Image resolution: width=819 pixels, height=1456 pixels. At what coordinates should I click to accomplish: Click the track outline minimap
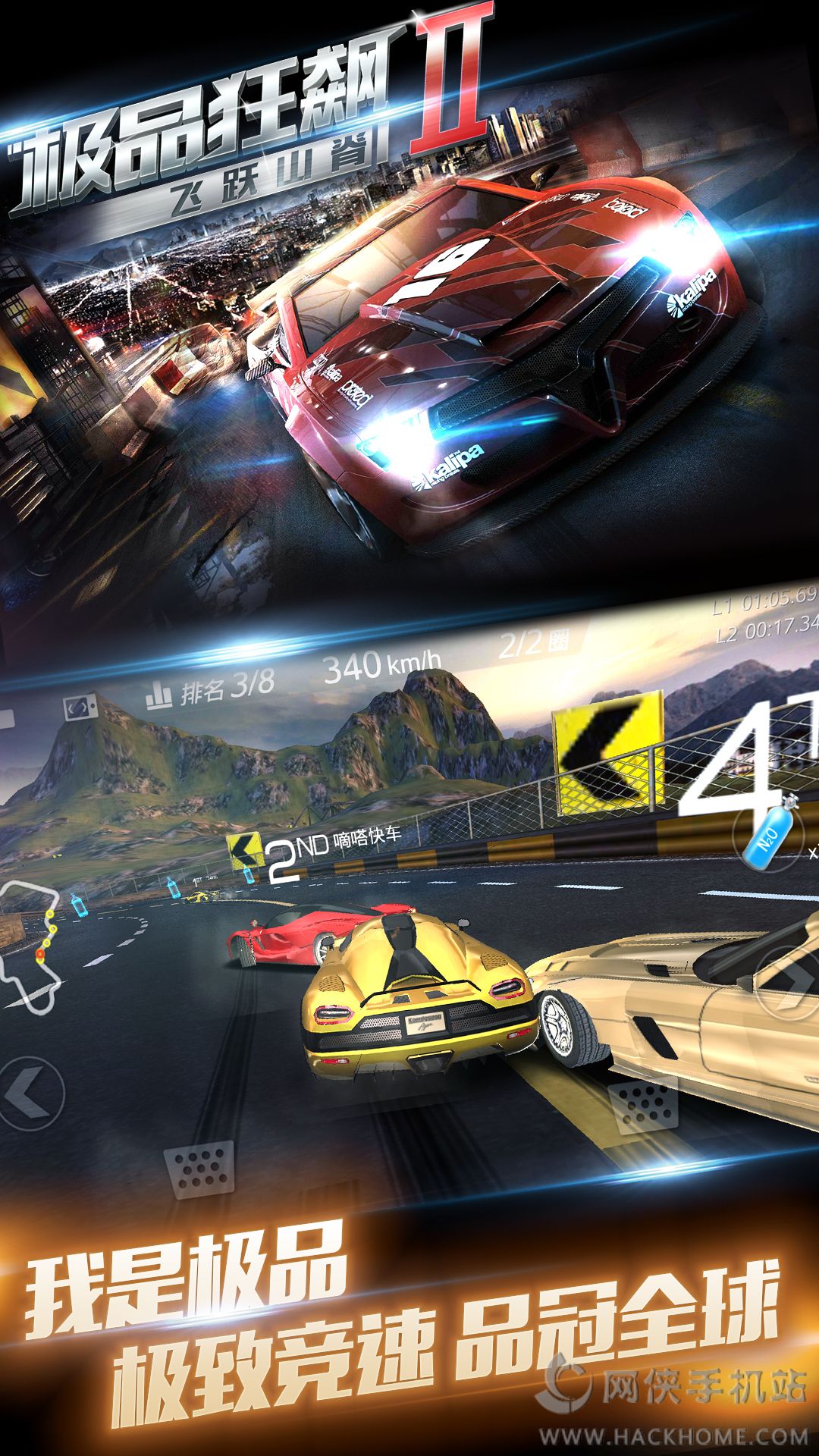coord(30,946)
